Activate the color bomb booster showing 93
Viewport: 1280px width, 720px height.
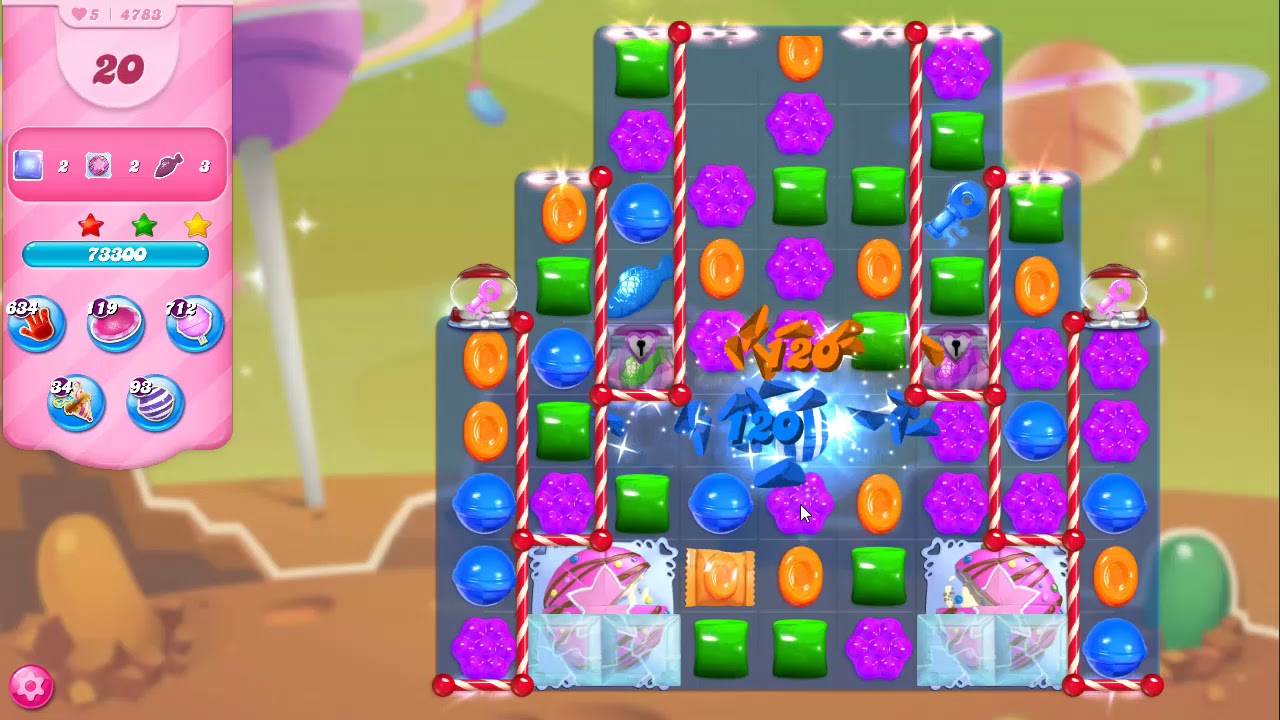pos(155,400)
